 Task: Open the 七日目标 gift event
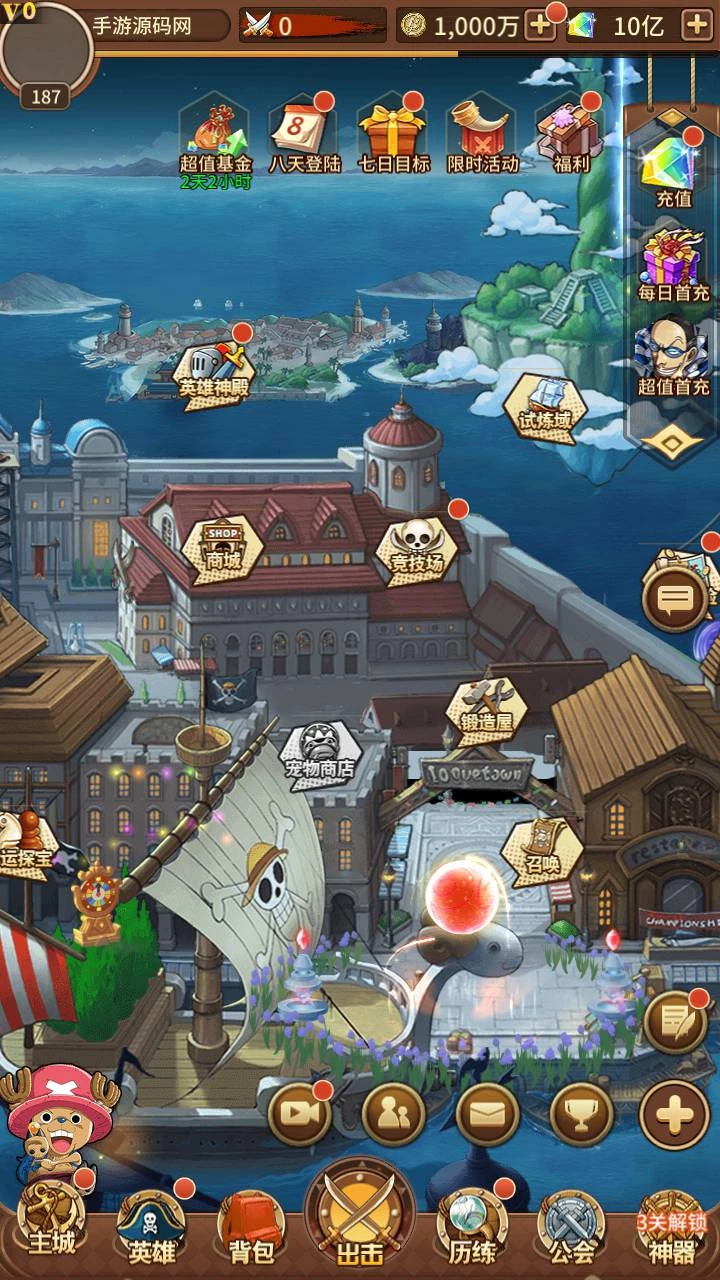coord(393,136)
